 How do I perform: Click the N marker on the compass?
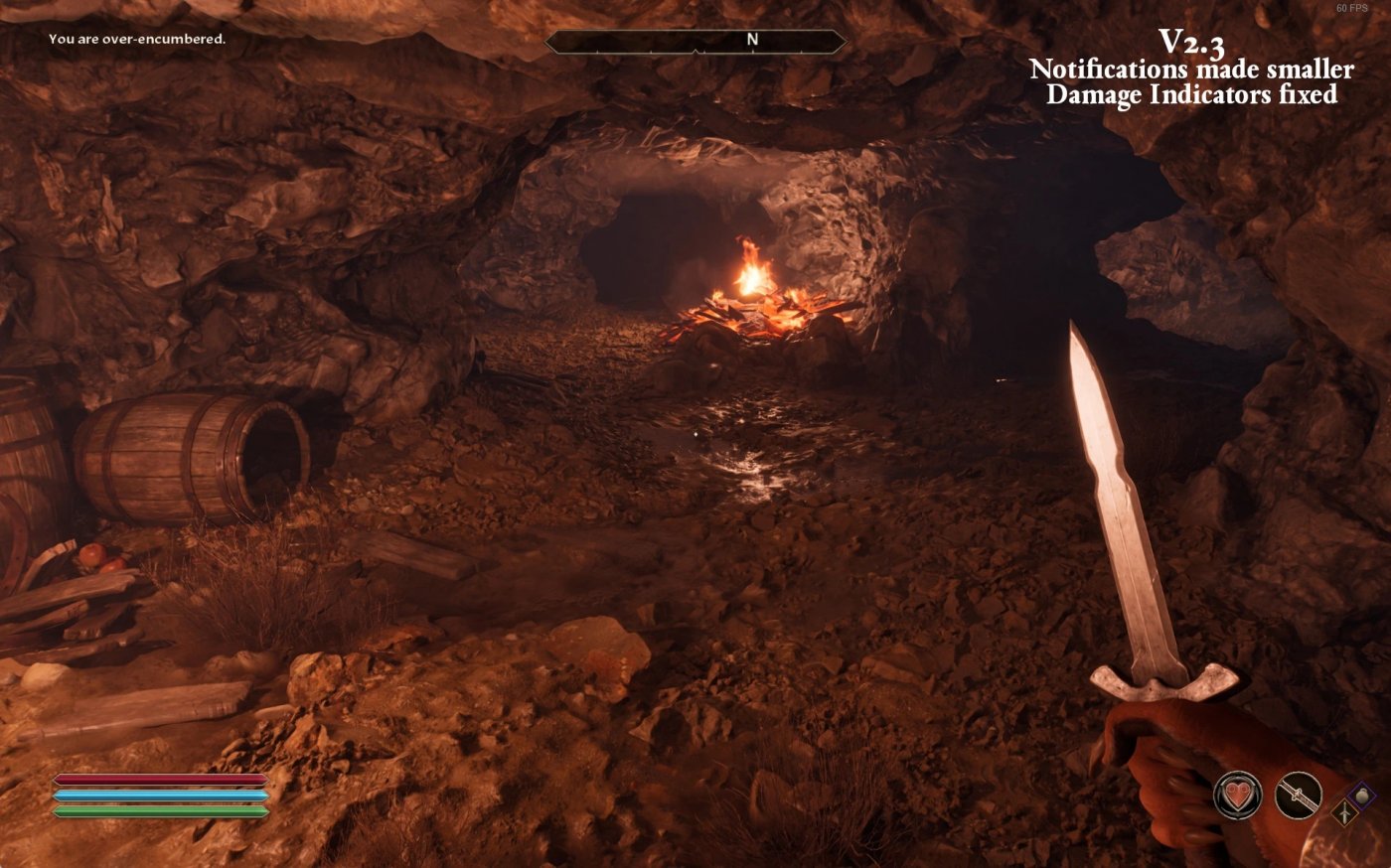click(752, 39)
